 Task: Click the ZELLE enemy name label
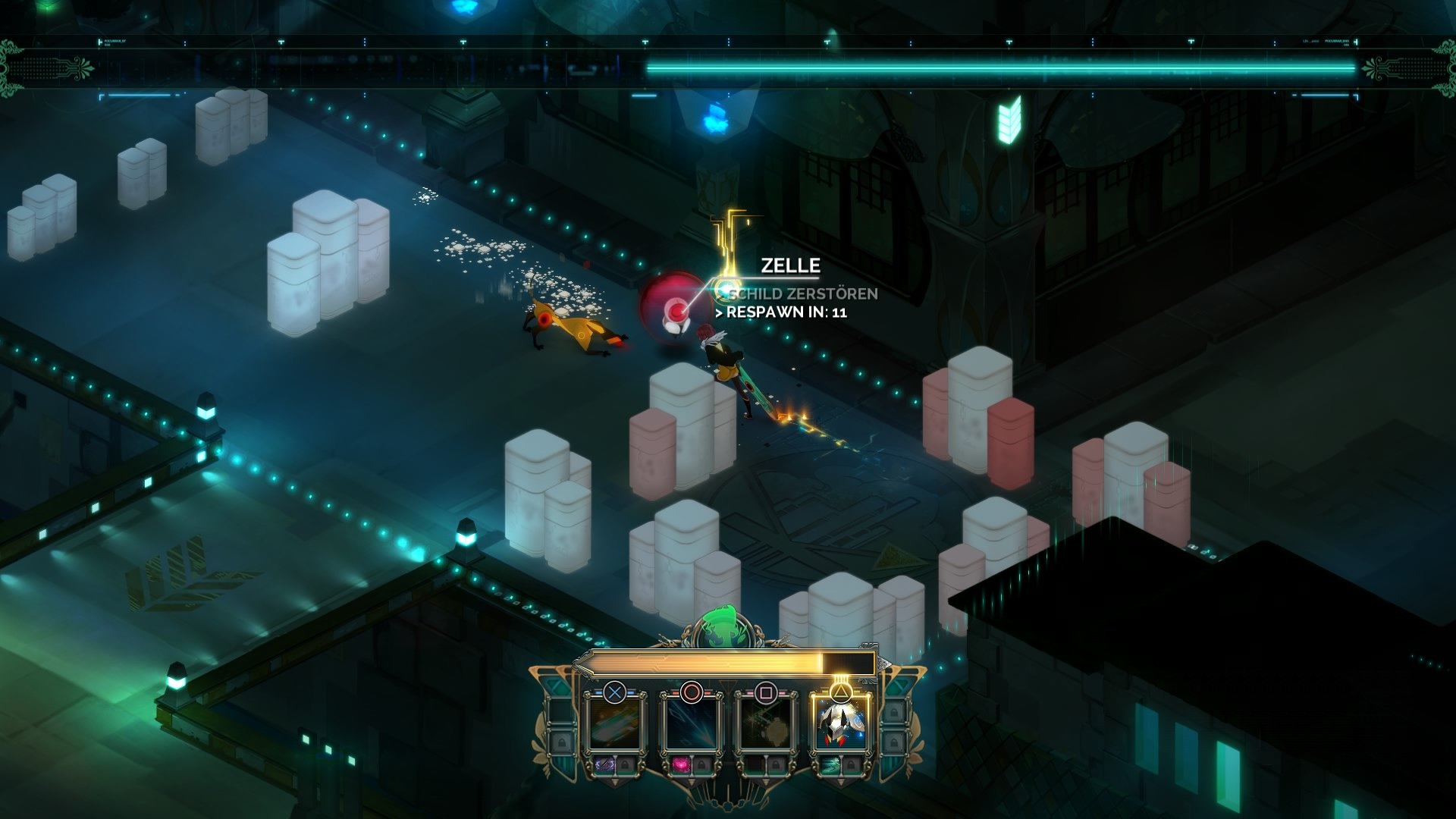(x=789, y=265)
